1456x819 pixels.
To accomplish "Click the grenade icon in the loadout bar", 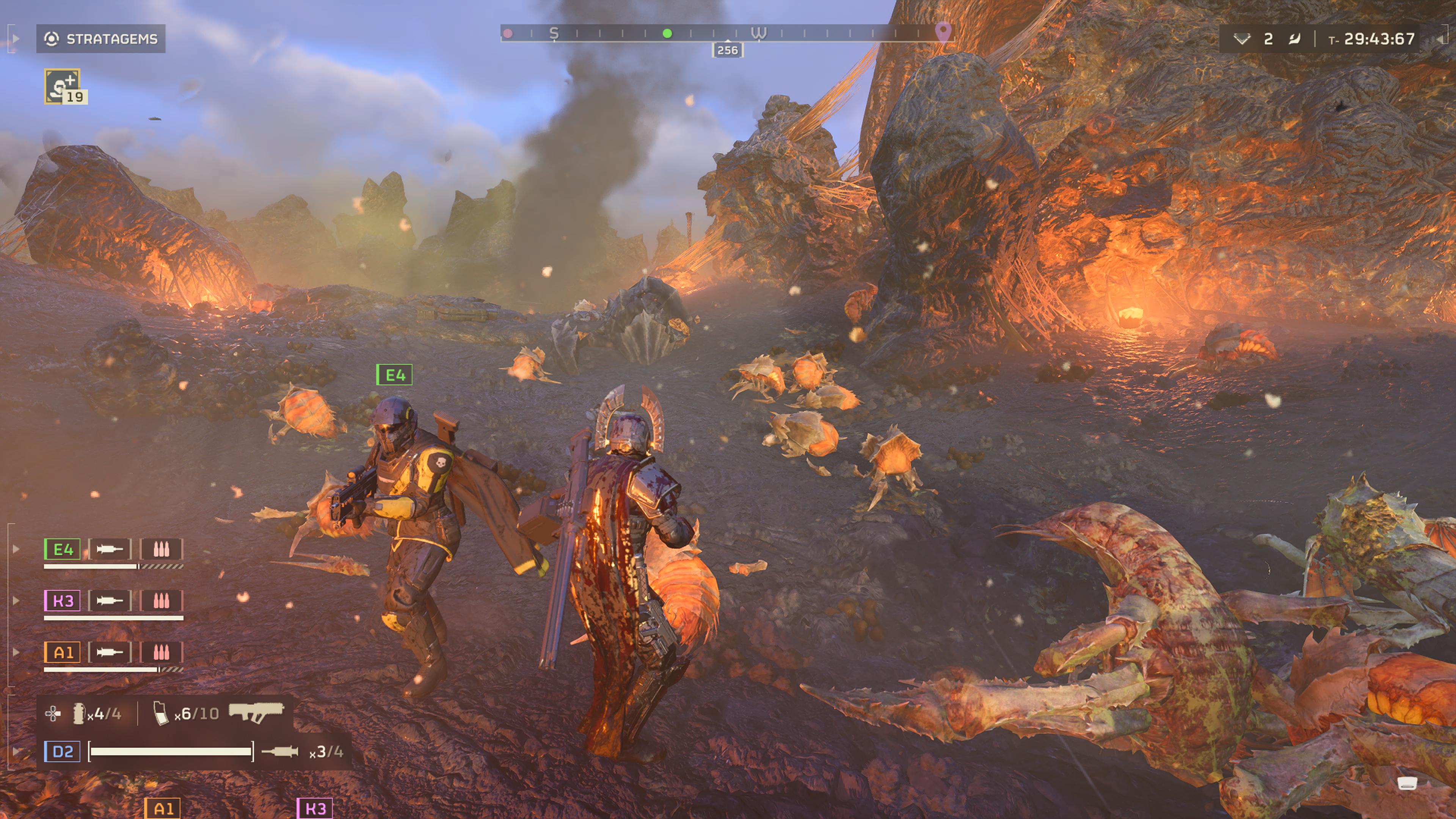I will coord(78,714).
